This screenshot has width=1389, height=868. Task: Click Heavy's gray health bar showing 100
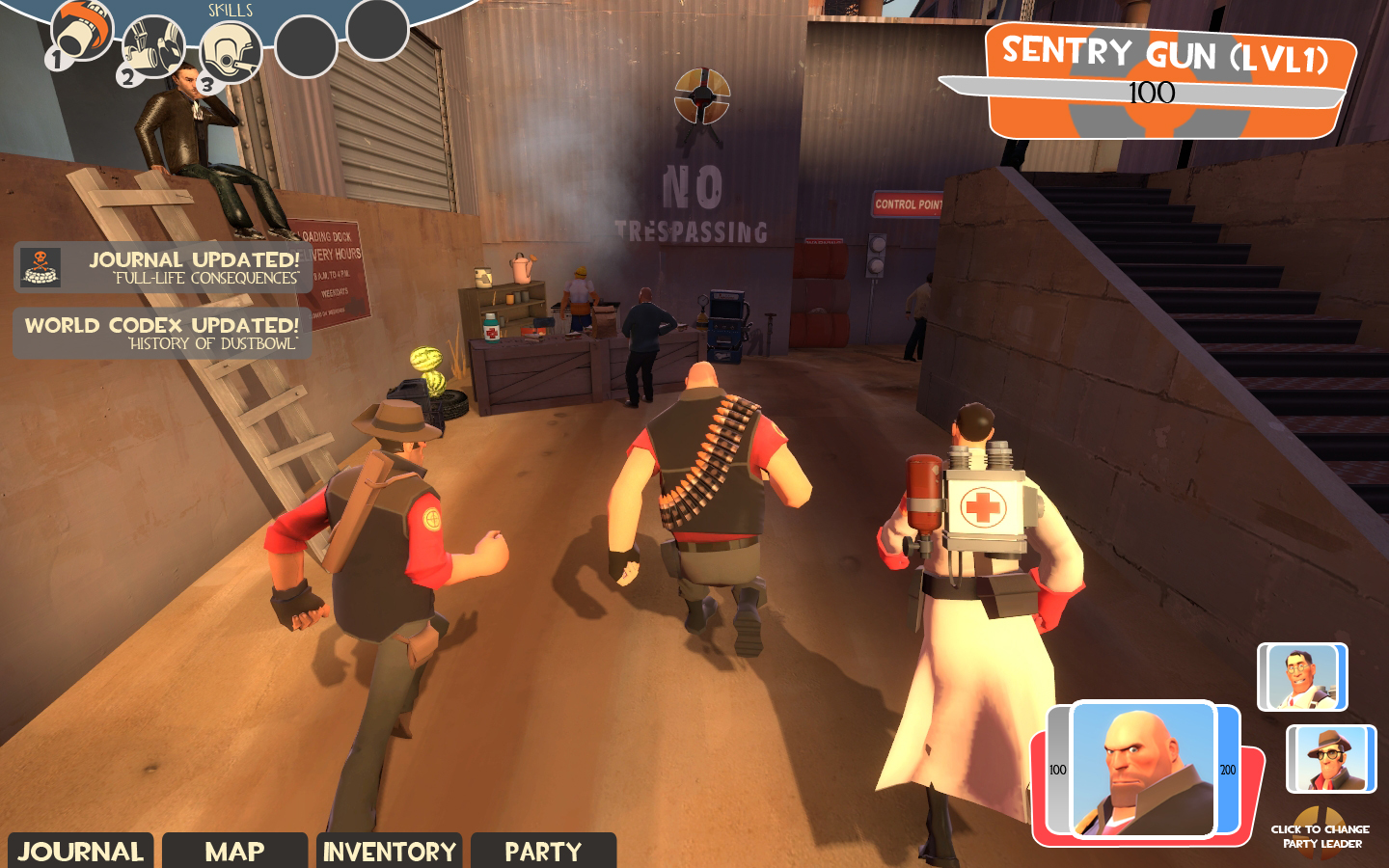[x=1058, y=771]
